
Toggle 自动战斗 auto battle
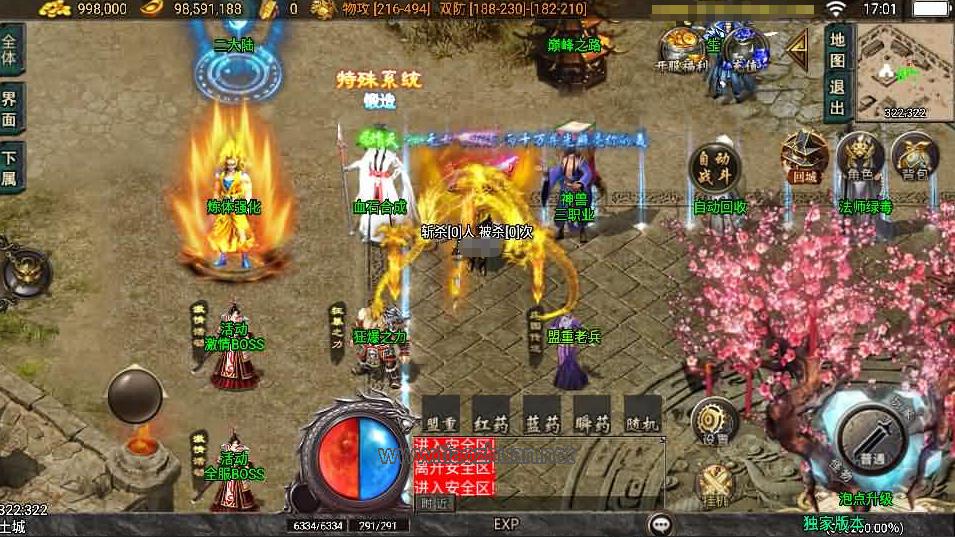(713, 166)
